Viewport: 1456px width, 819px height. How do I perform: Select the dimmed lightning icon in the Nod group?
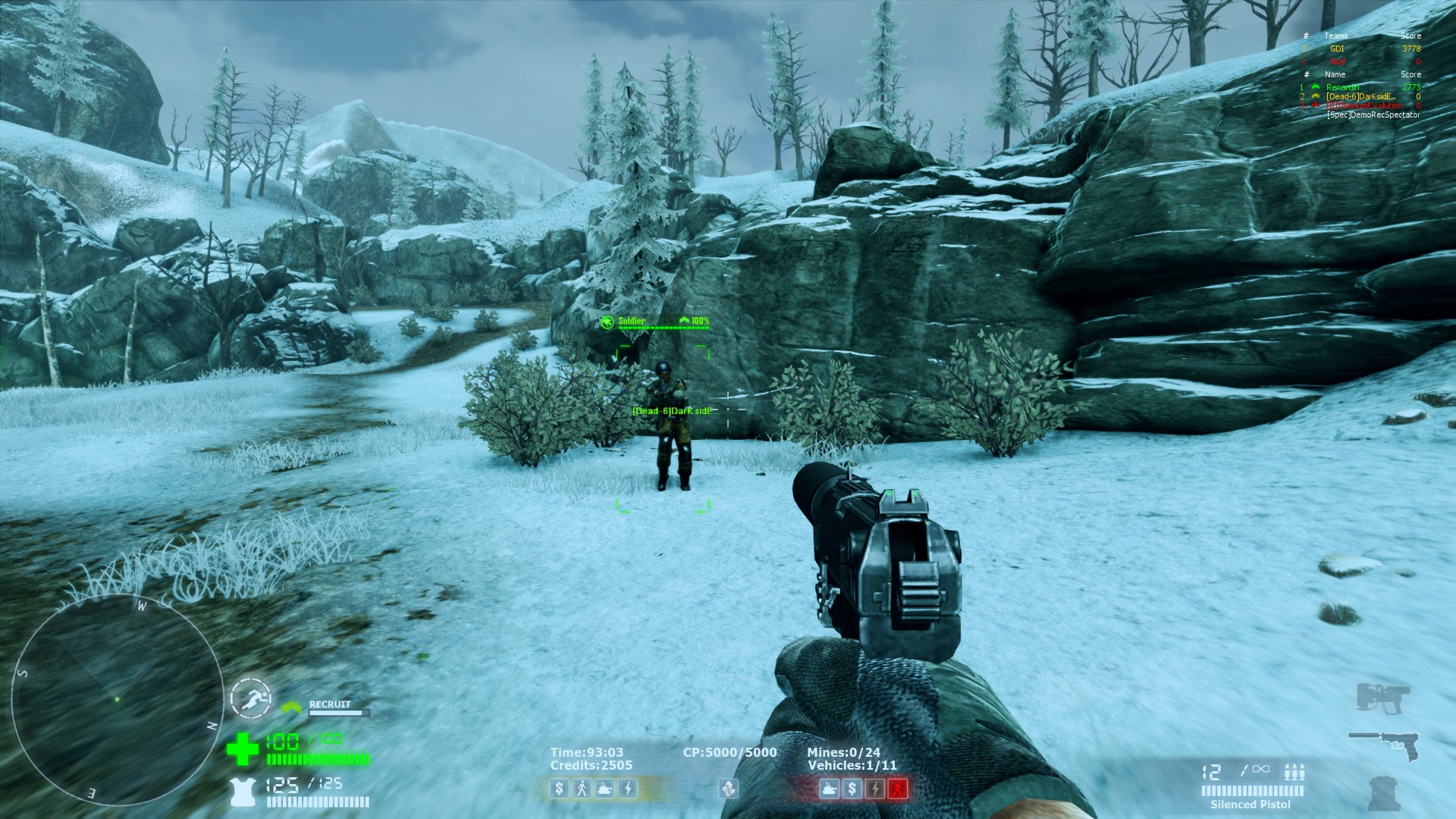click(875, 789)
